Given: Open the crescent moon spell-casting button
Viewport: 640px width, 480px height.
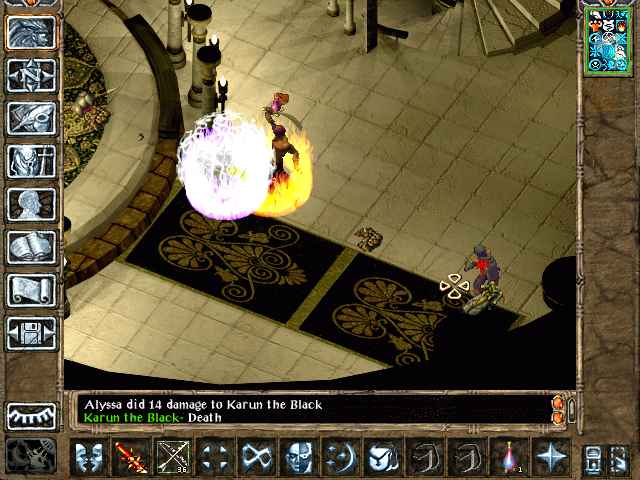Looking at the screenshot, I should 339,457.
